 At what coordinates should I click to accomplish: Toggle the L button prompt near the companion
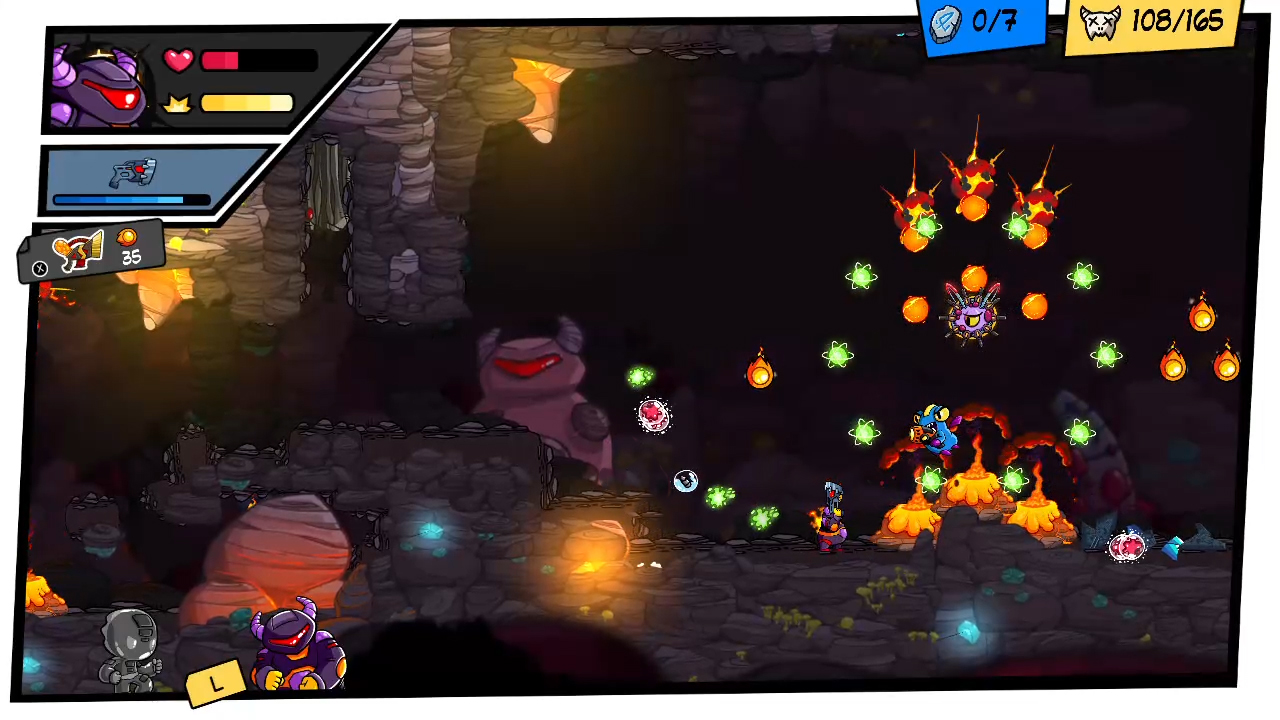coord(216,682)
